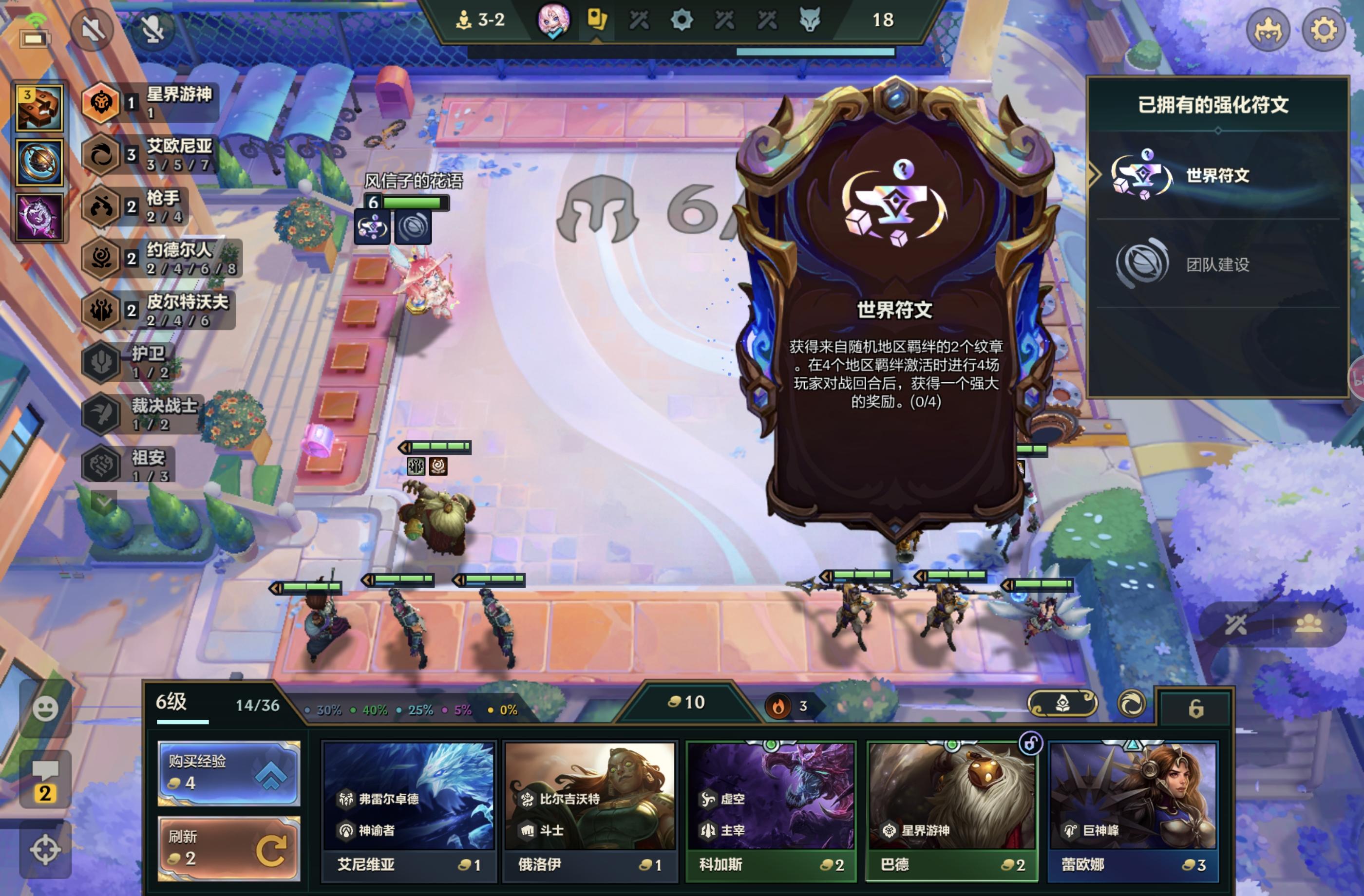This screenshot has height=896, width=1364.
Task: Mute the microphone
Action: coord(153,29)
